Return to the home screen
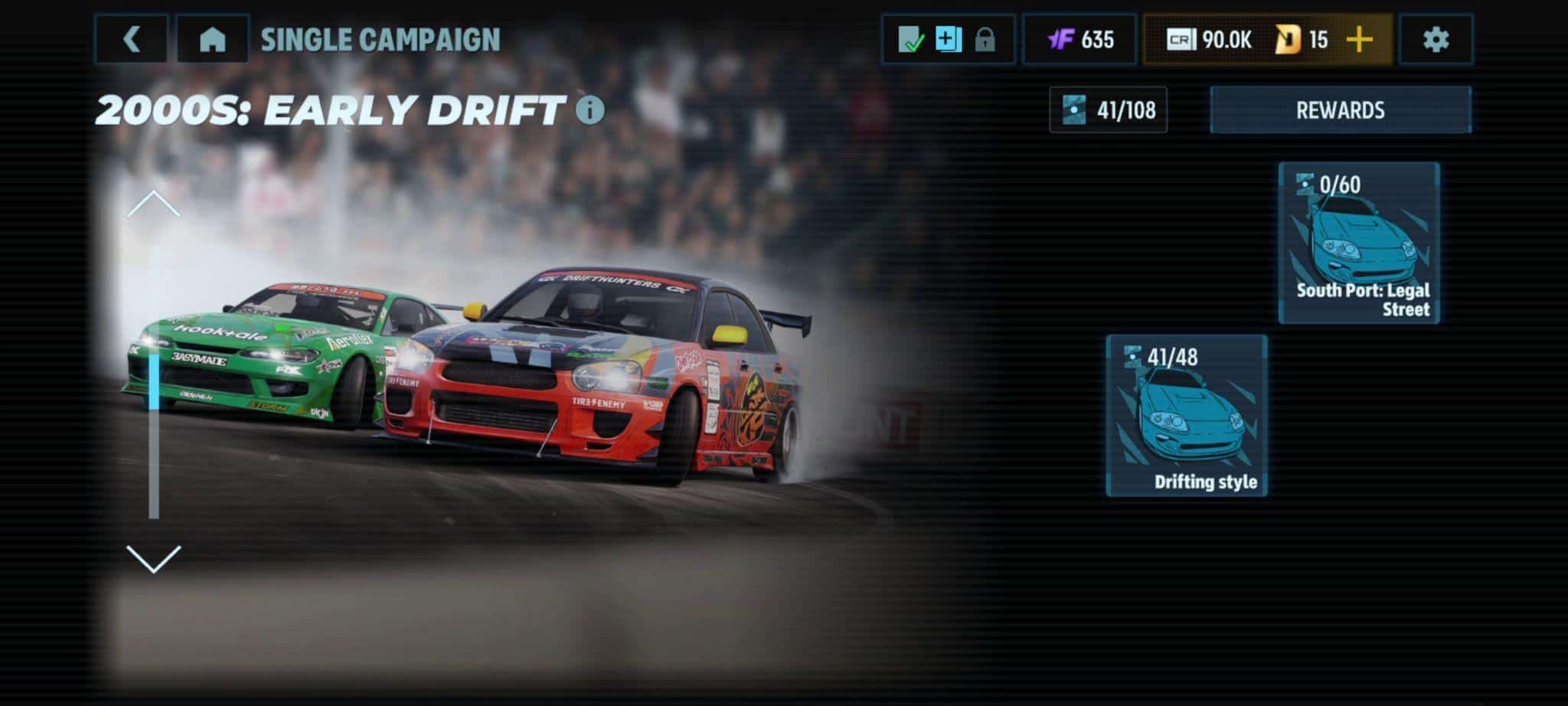This screenshot has height=706, width=1568. 212,39
